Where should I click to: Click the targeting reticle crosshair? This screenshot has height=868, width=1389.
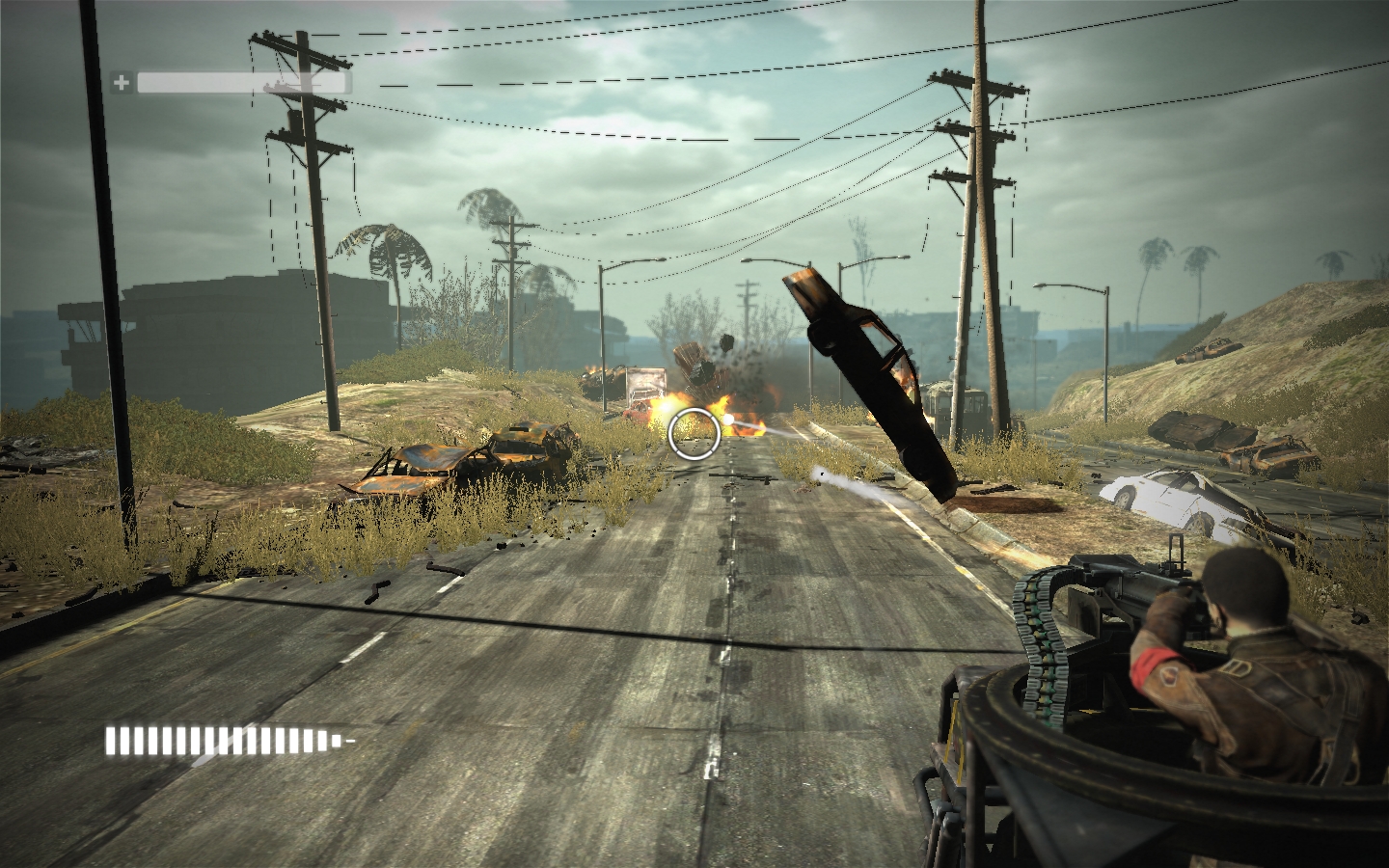point(694,433)
